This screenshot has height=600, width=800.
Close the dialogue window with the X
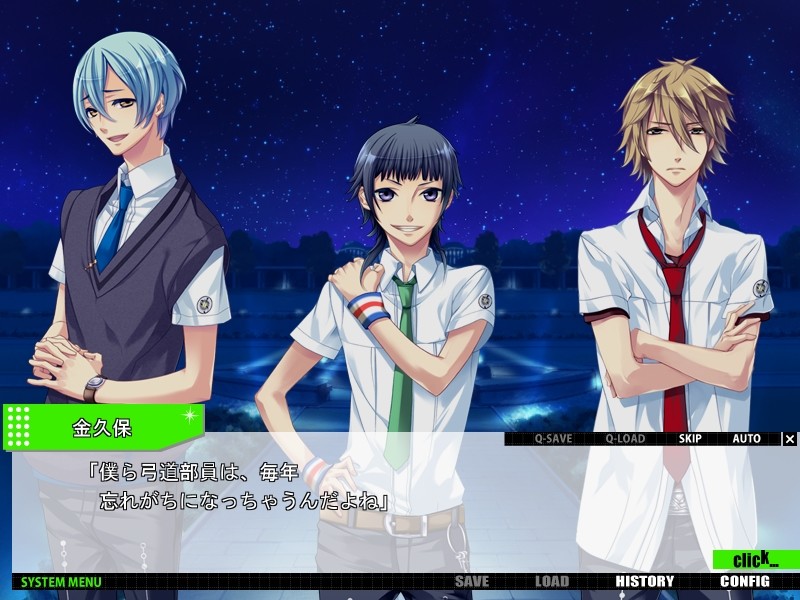point(789,438)
